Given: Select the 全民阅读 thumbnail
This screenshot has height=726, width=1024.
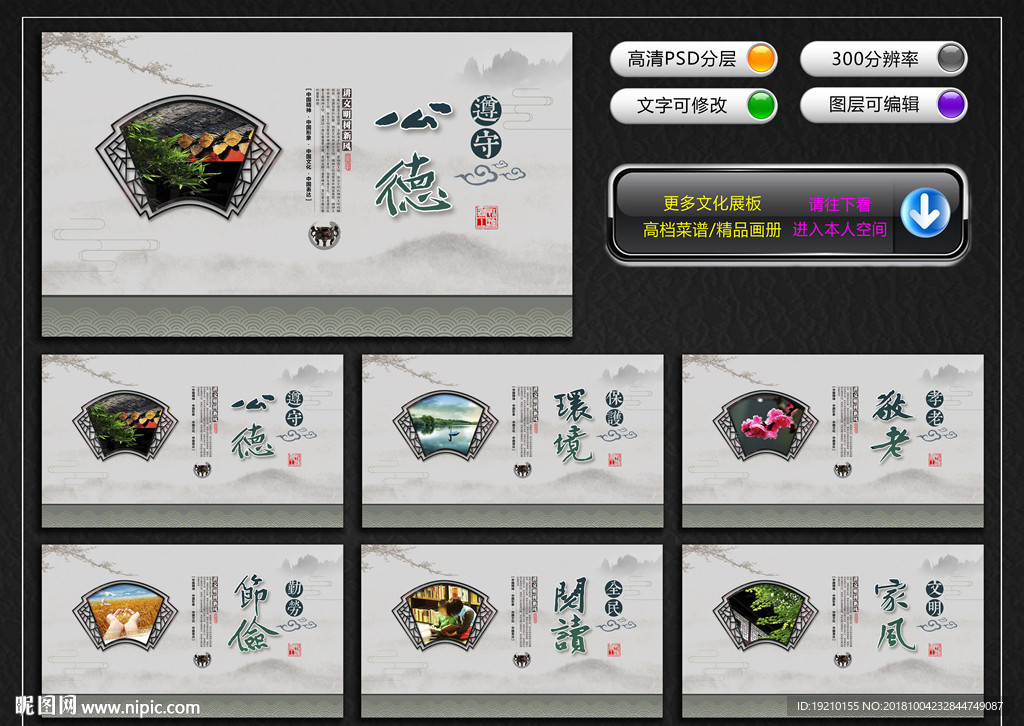Looking at the screenshot, I should [512, 630].
